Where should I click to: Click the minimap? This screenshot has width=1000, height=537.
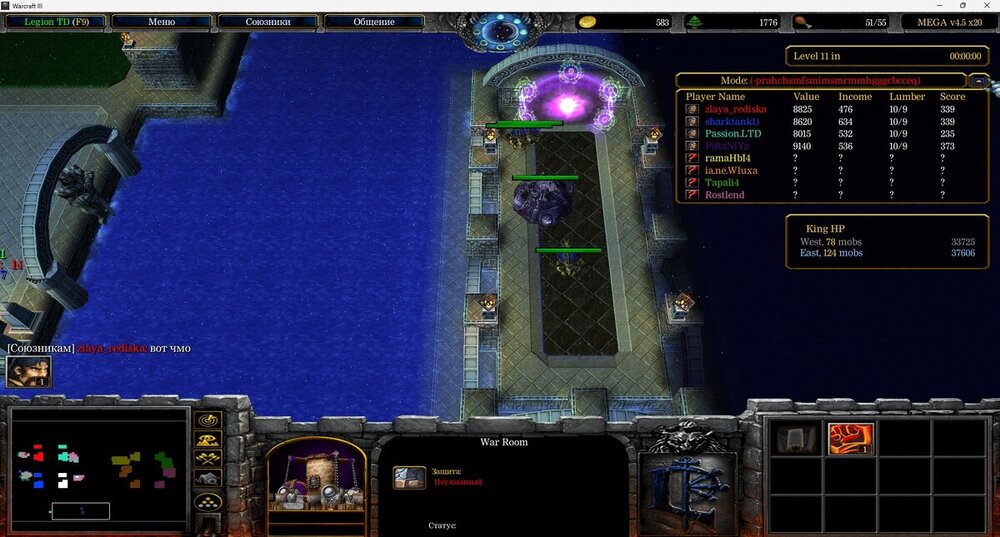pyautogui.click(x=98, y=466)
